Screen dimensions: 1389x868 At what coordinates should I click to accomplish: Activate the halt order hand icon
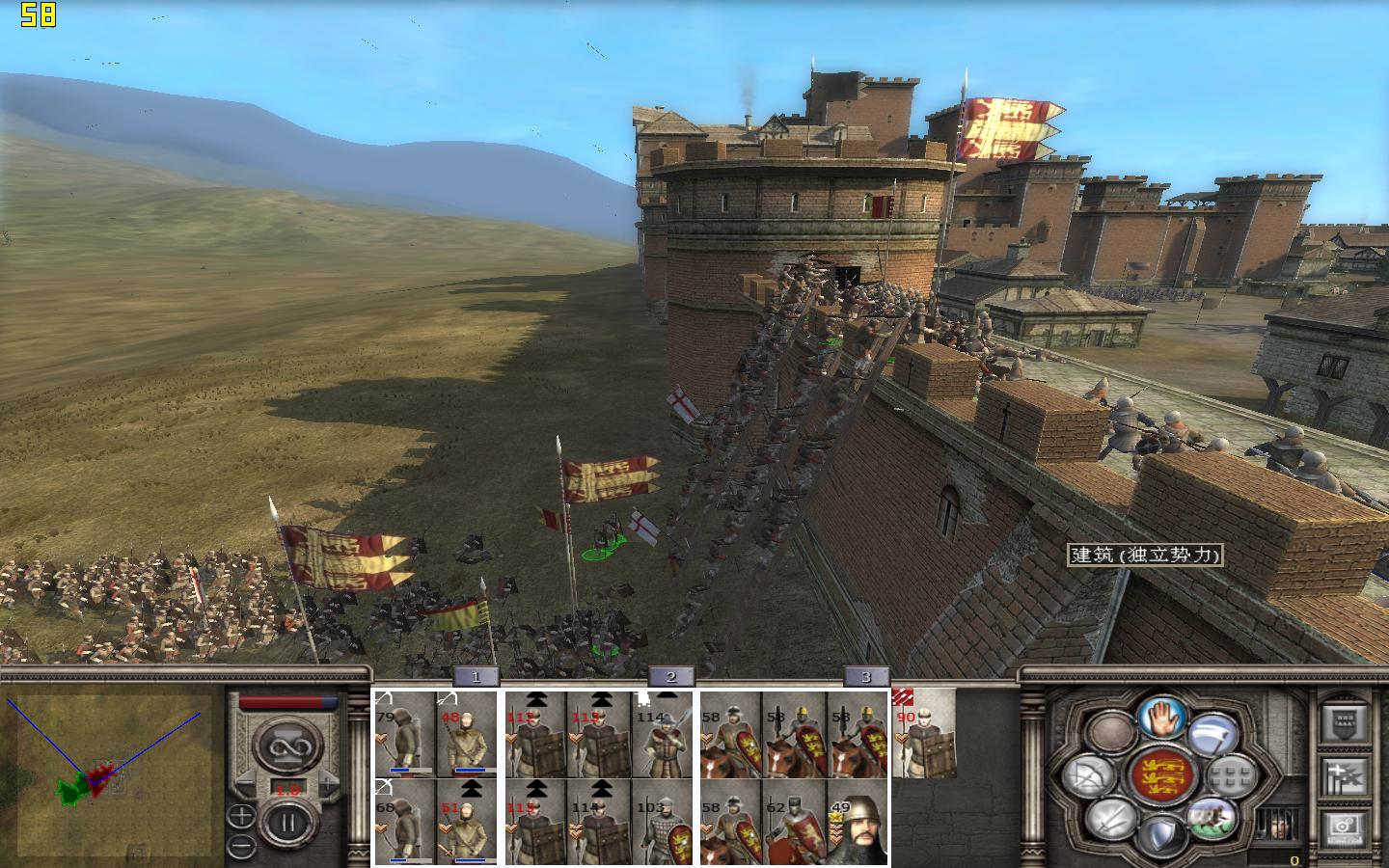tap(1161, 717)
